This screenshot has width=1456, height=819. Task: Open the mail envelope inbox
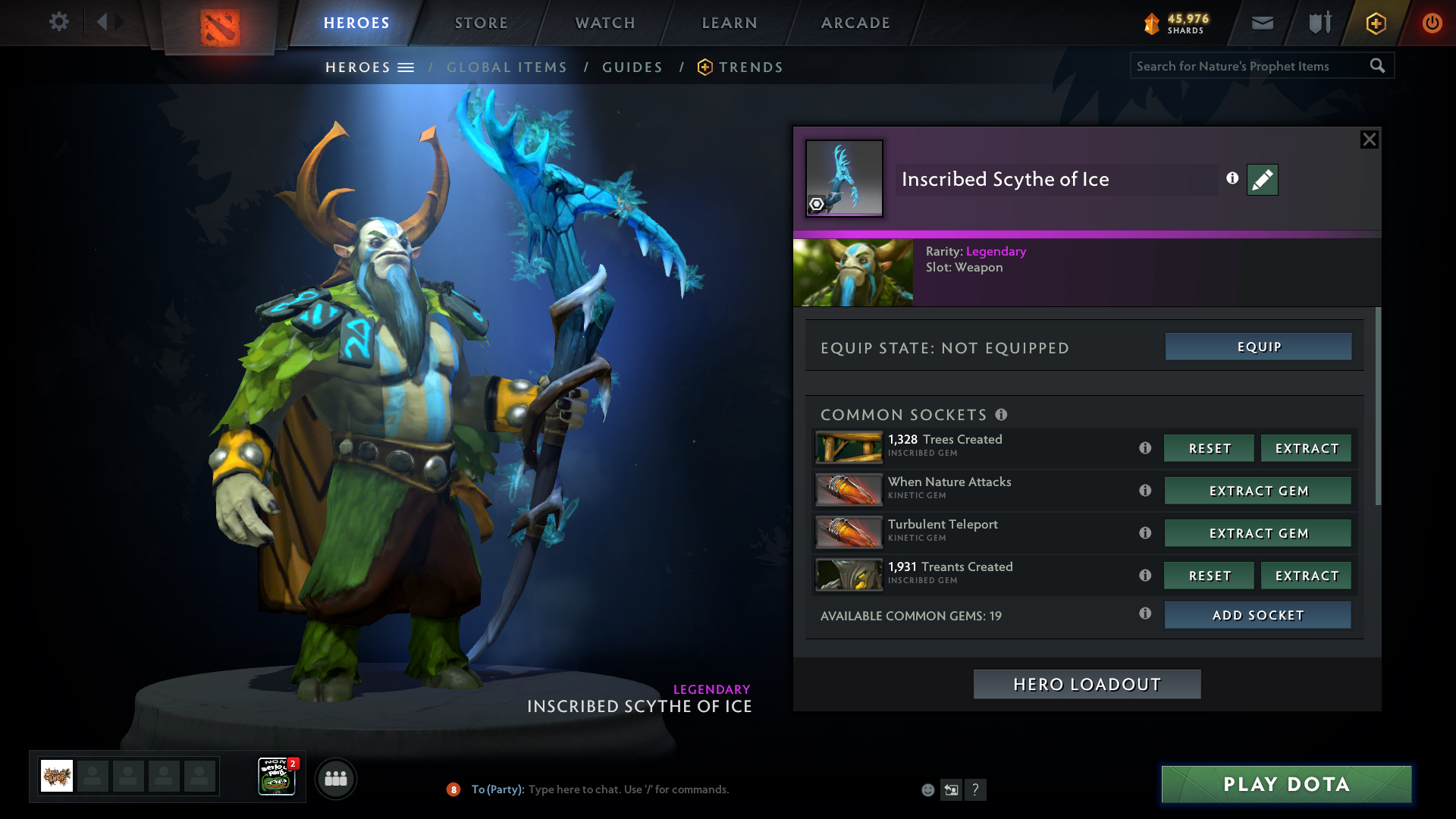pyautogui.click(x=1262, y=23)
